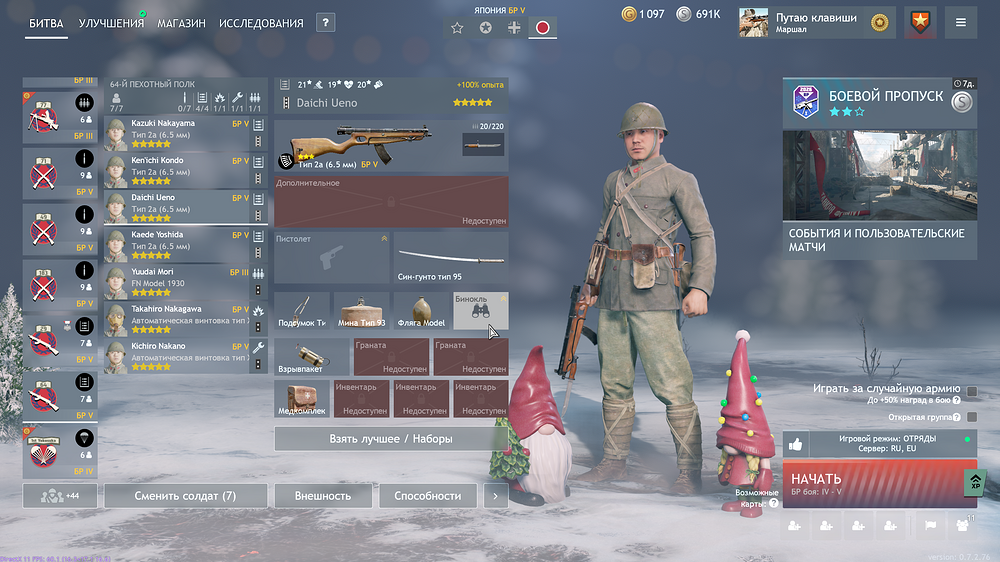
Task: Click Взять лучшее / Наборы button
Action: tap(390, 438)
